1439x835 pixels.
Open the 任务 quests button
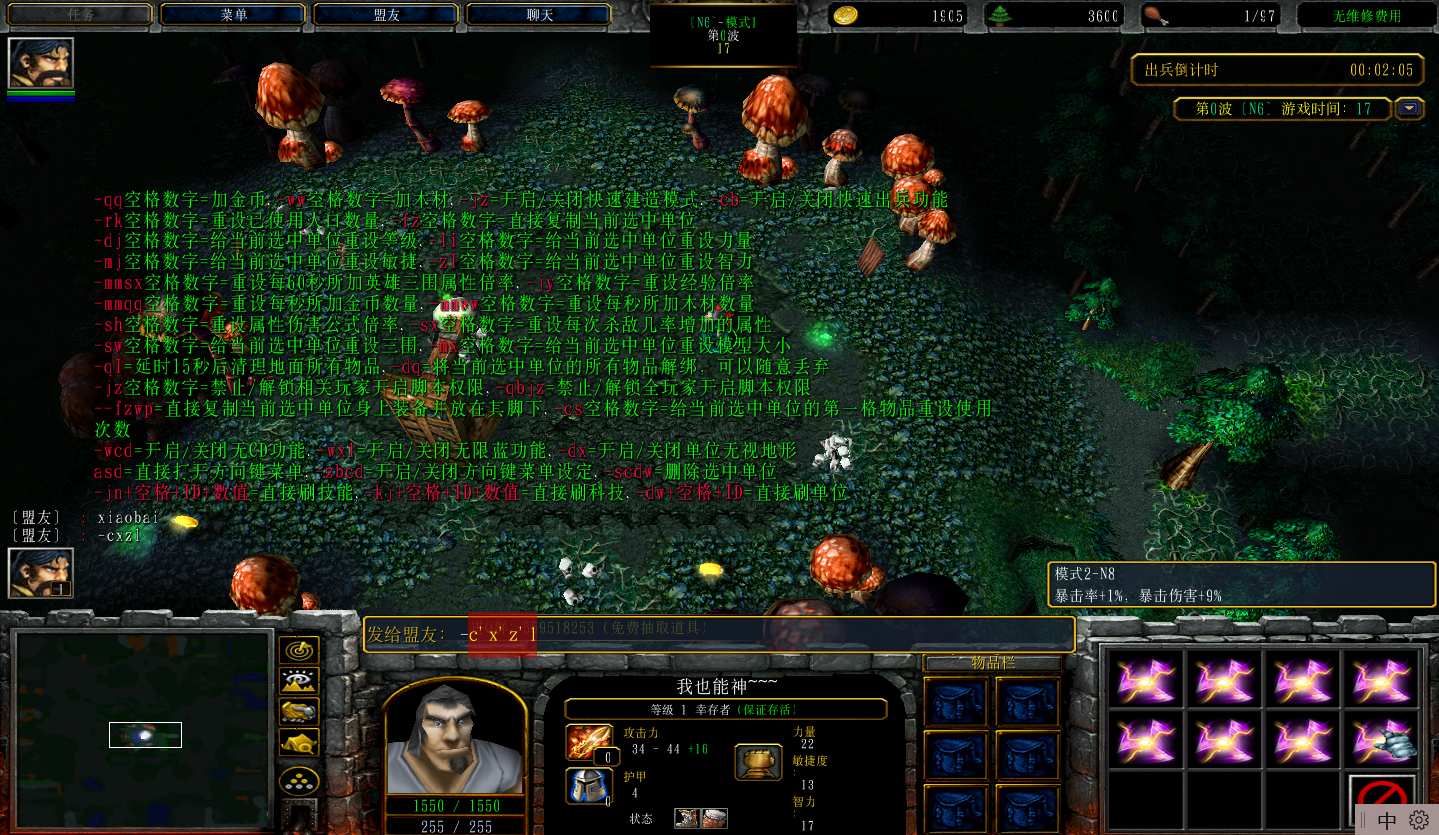tap(80, 15)
